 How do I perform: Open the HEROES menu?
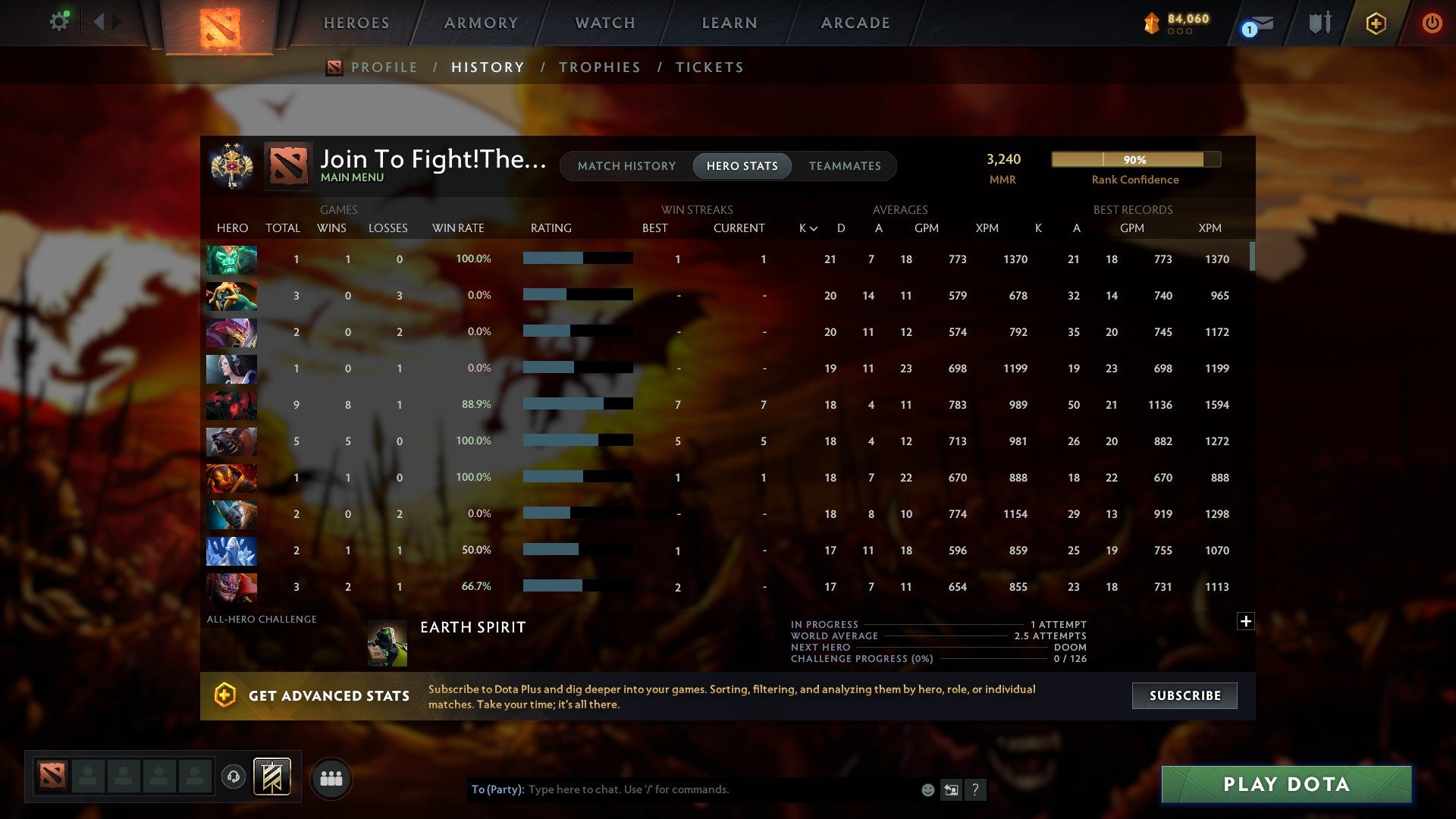[356, 23]
